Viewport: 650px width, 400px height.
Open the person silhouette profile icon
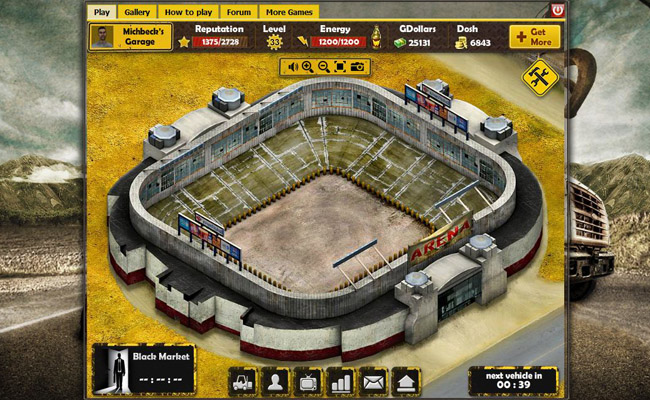[275, 381]
